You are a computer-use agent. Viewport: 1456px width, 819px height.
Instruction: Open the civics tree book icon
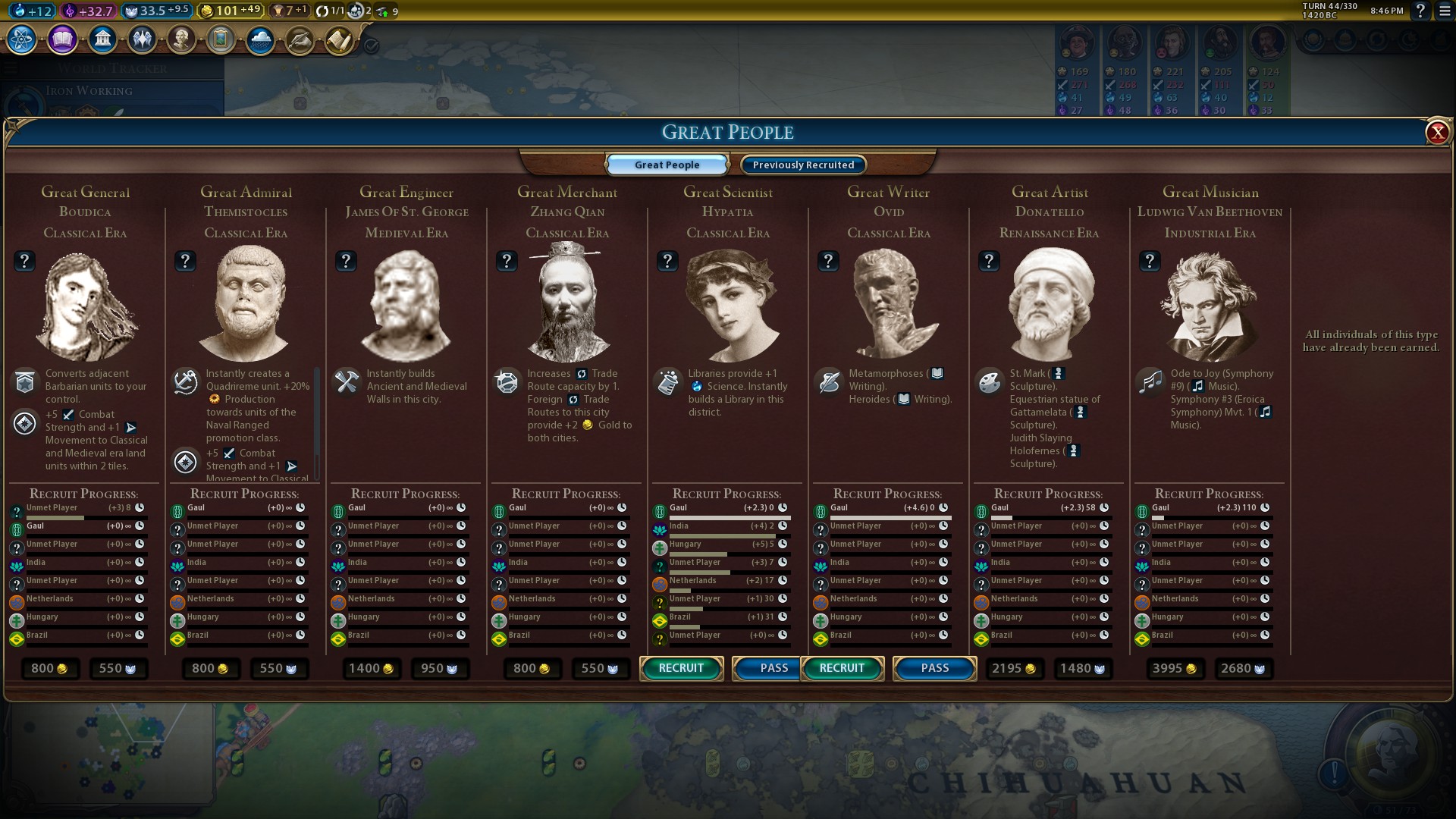click(62, 39)
